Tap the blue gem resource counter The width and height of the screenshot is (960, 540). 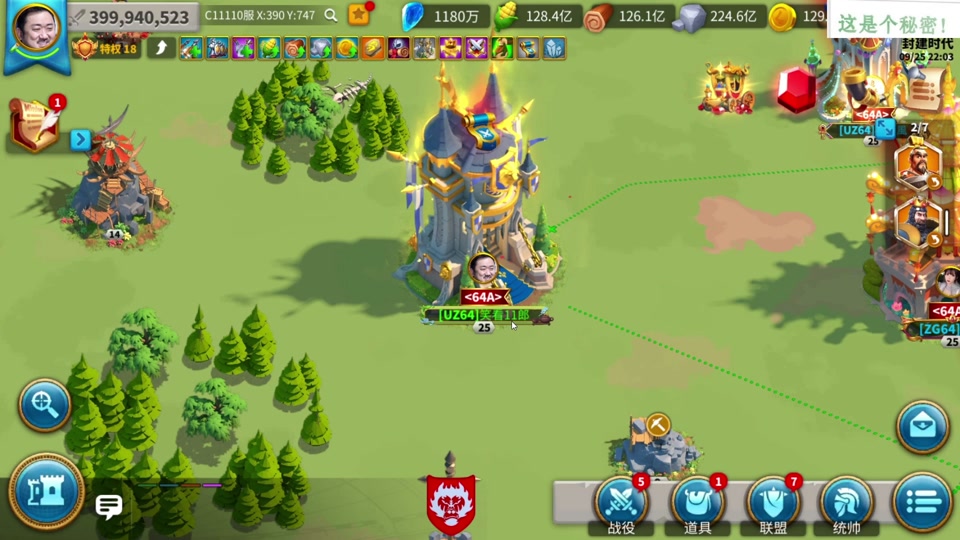coord(445,16)
